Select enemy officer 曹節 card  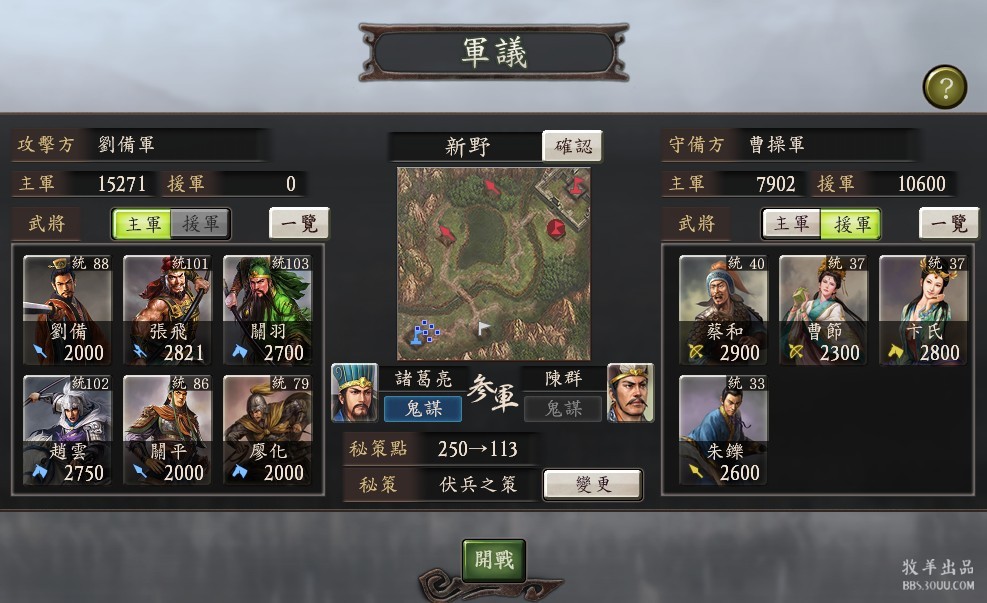823,310
